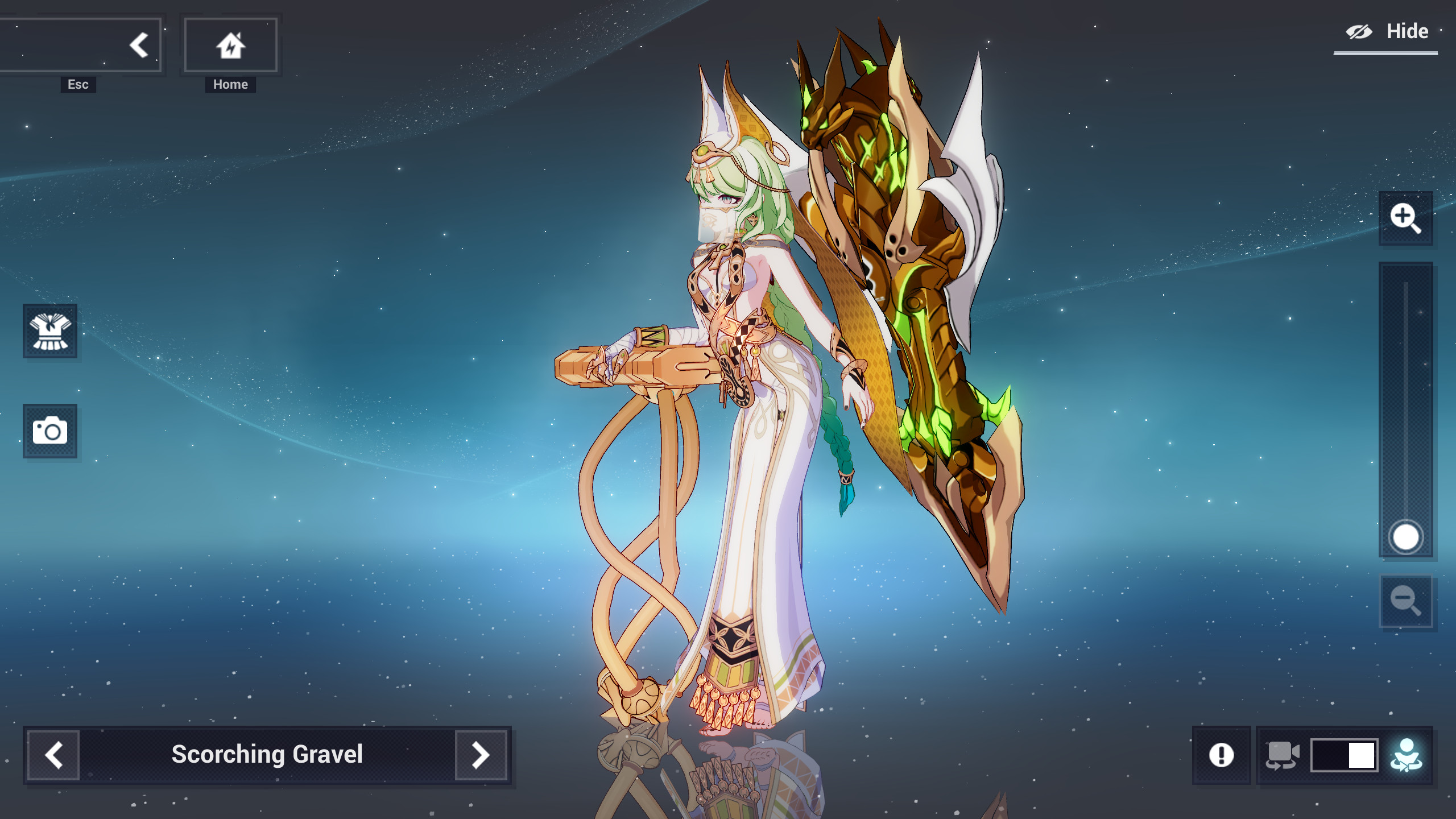Select the Scorching Gravel title label
The image size is (1456, 819).
267,755
